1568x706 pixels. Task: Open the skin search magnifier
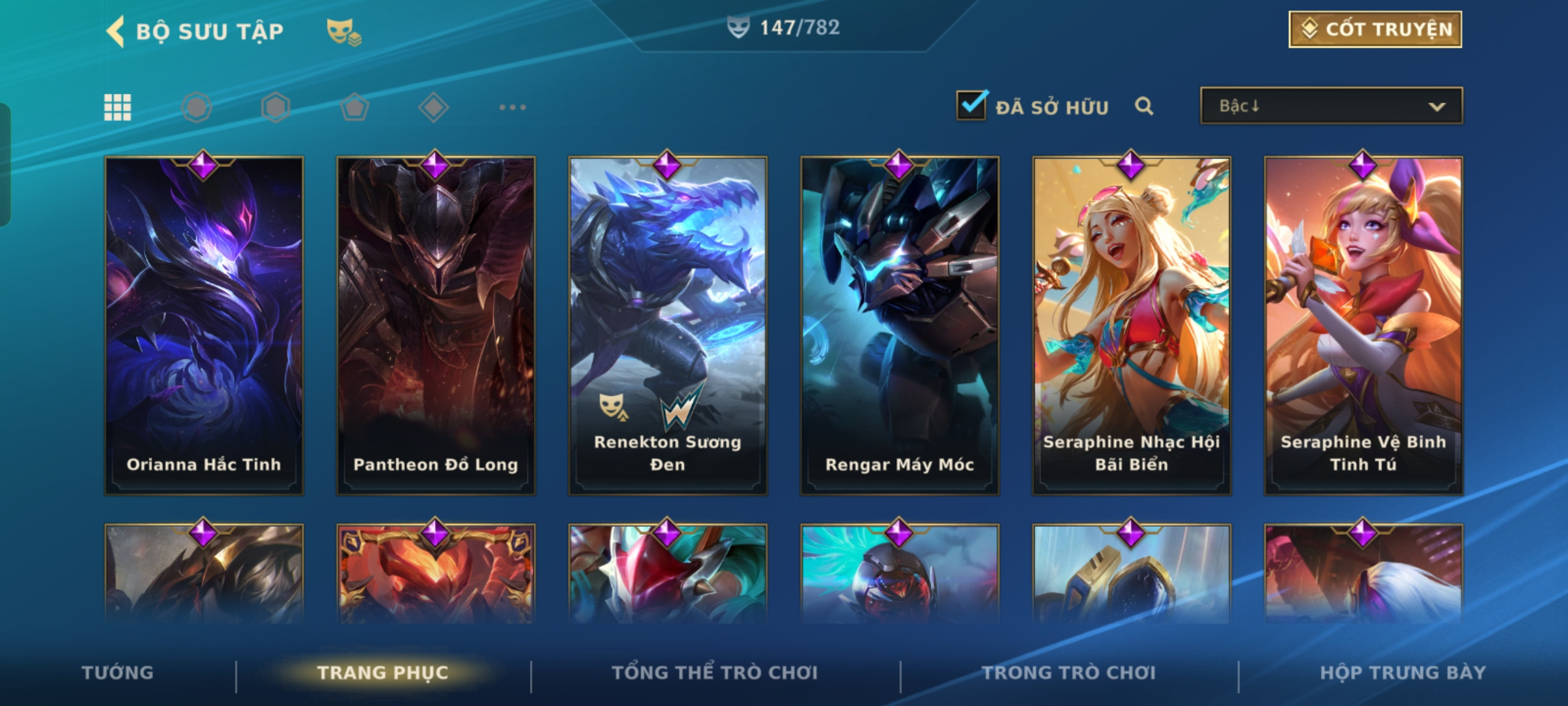click(1143, 106)
